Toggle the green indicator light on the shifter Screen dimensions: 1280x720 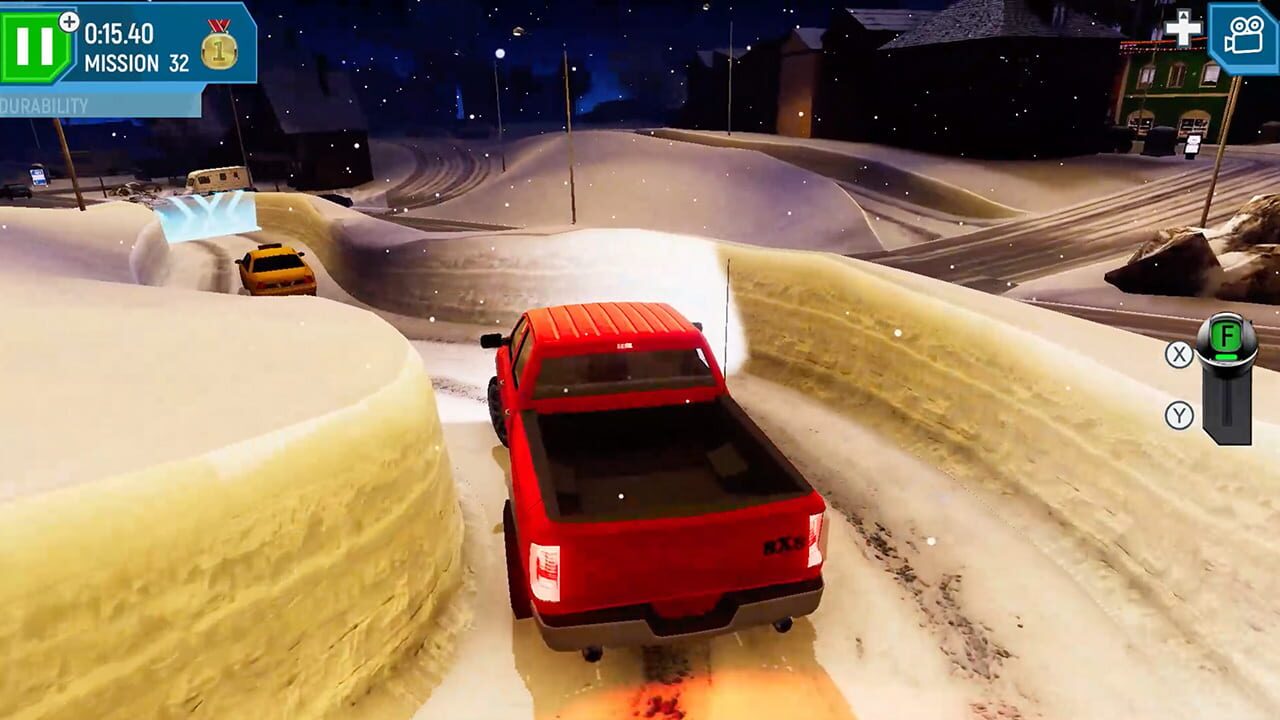[1226, 357]
